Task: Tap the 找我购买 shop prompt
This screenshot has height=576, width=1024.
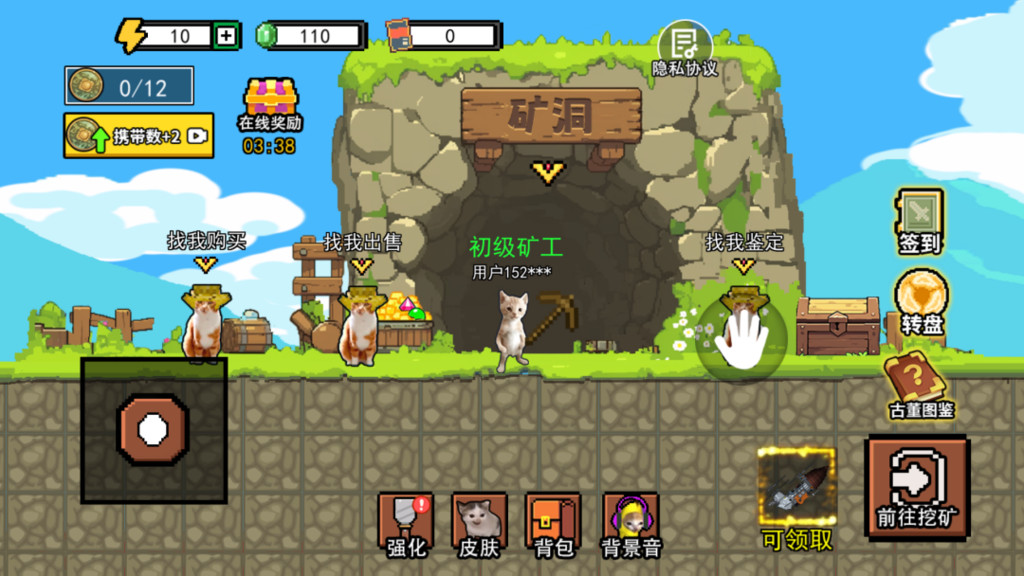Action: click(206, 241)
